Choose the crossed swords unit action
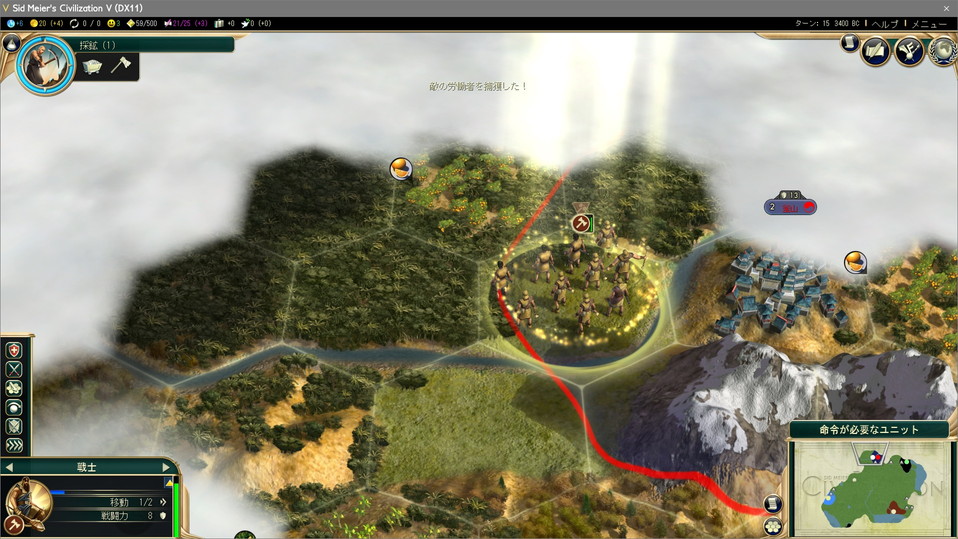Screen dimensions: 958x539 15,369
